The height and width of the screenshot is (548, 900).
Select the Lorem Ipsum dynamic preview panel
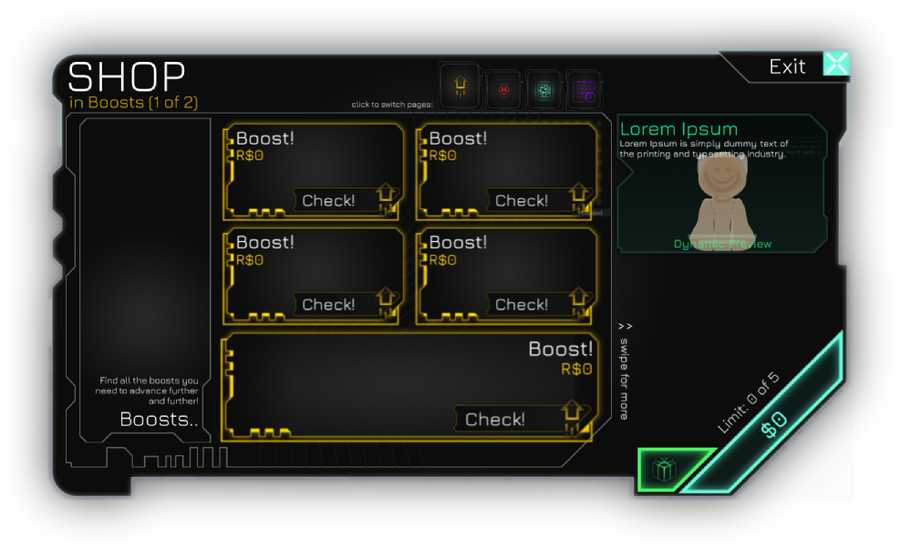click(721, 184)
